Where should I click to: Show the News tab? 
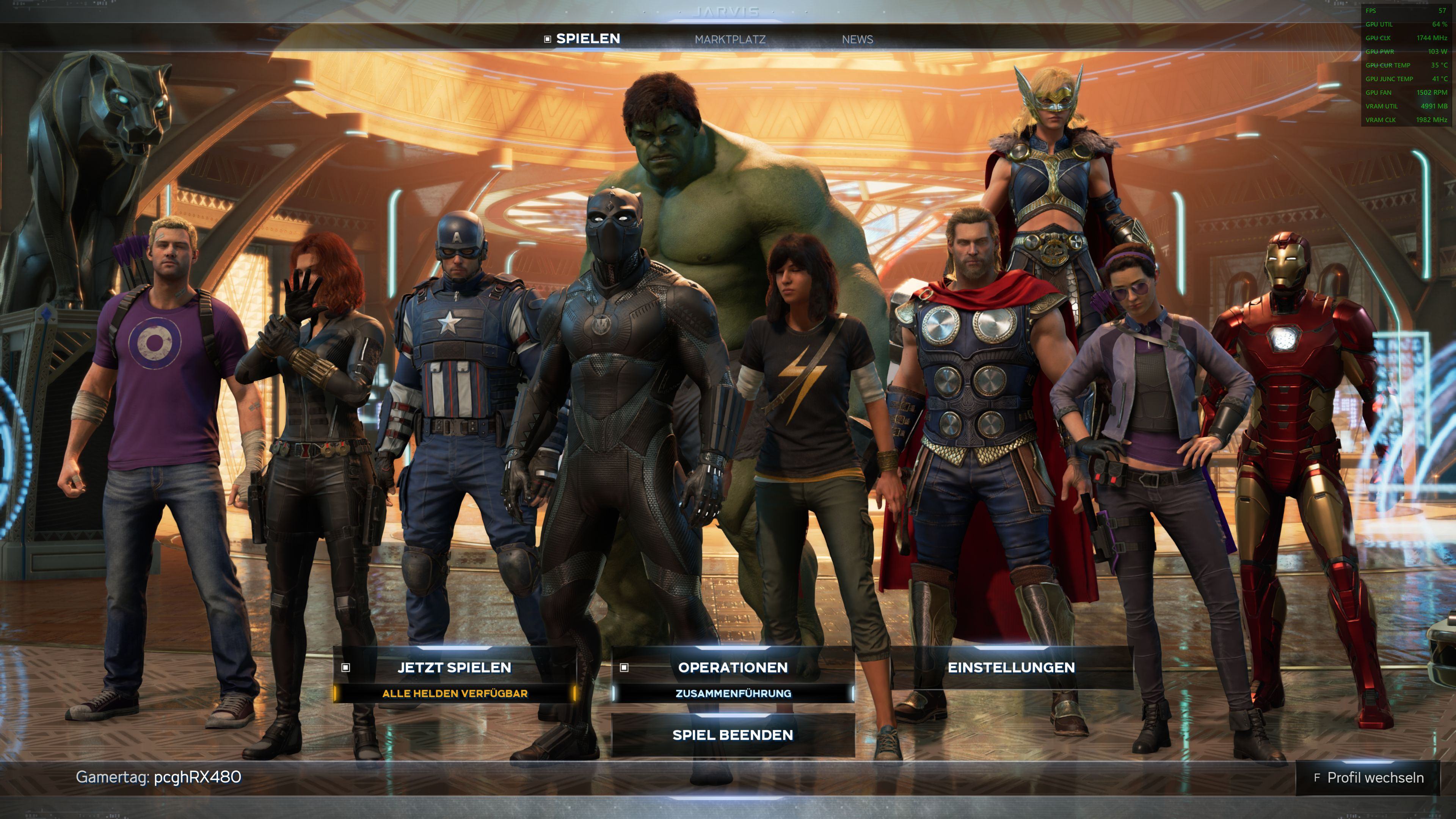857,39
